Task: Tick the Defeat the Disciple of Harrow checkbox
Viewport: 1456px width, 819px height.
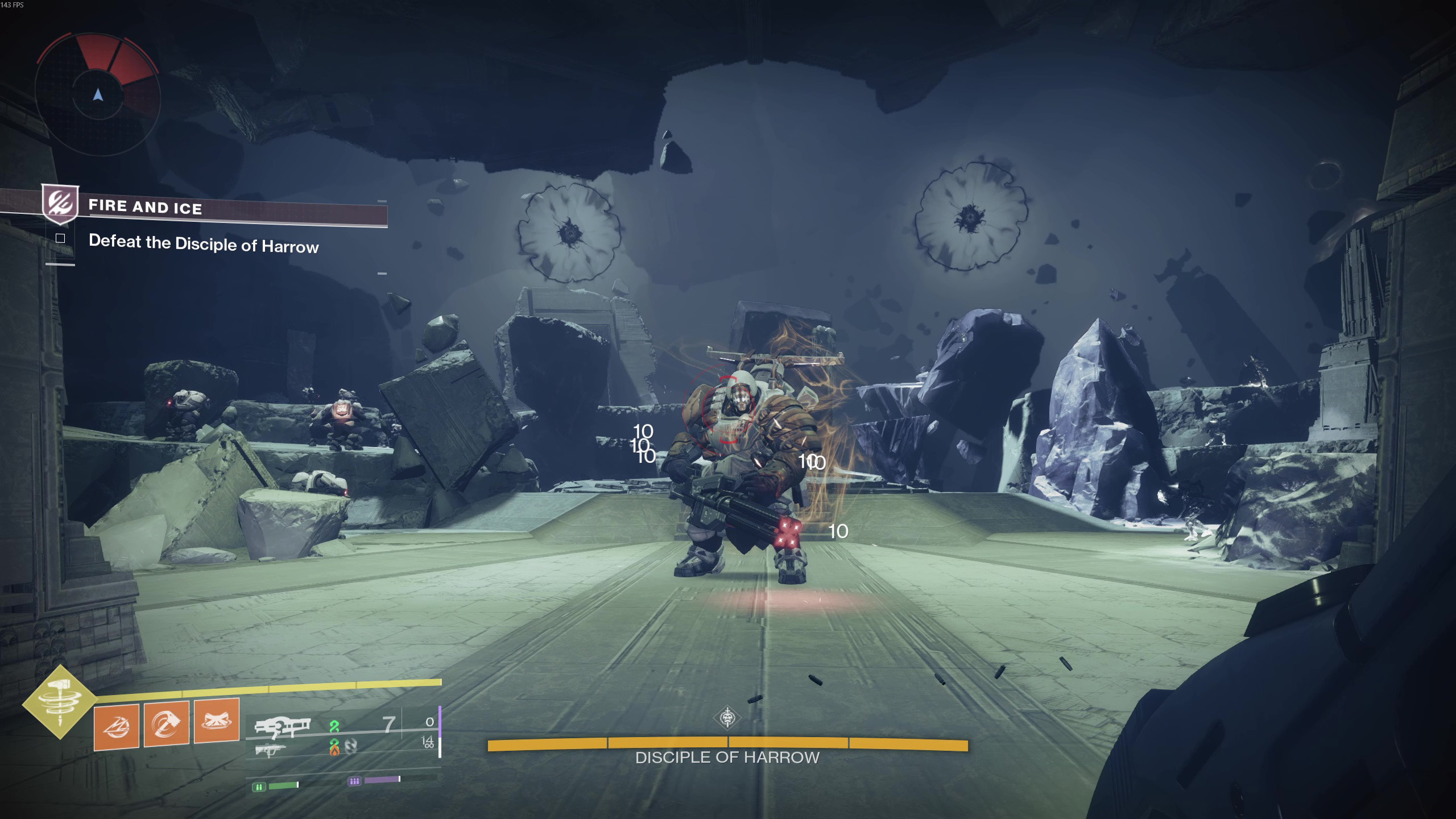Action: pos(60,238)
